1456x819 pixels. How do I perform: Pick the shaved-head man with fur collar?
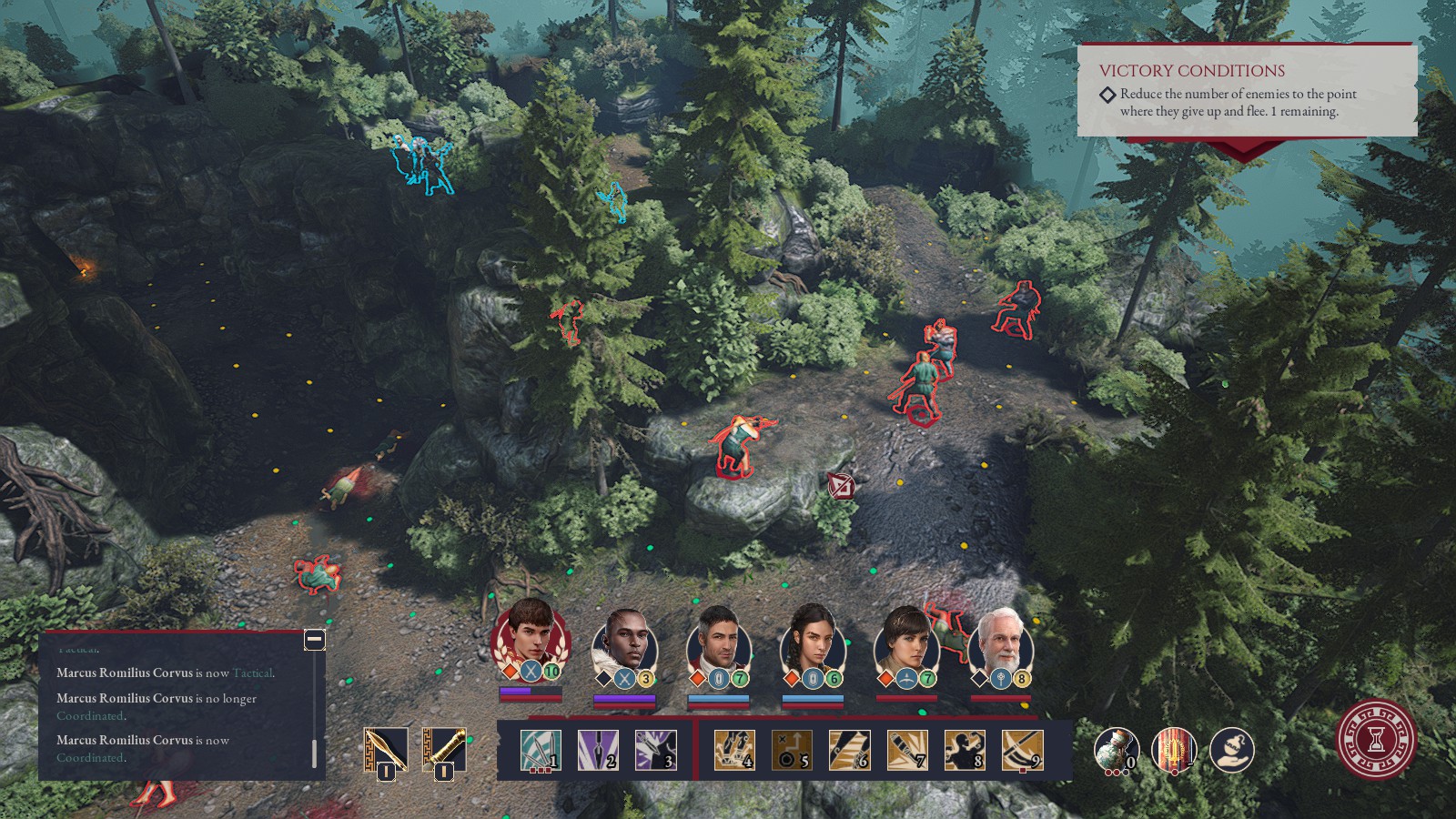click(624, 641)
